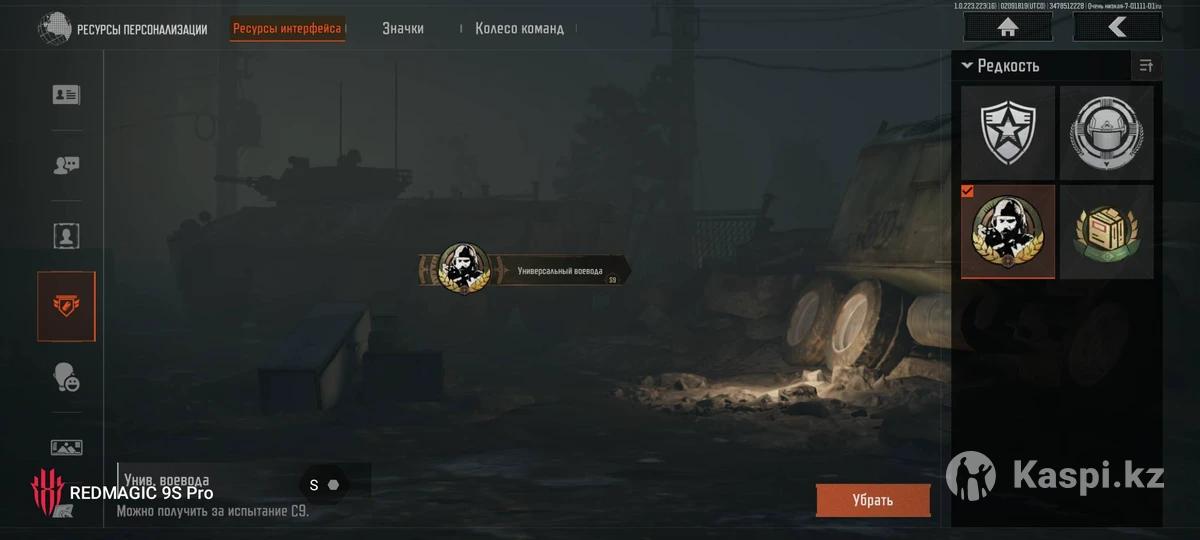Select the supply crate emblem
Screen dimensions: 1200x540
(x=1106, y=231)
